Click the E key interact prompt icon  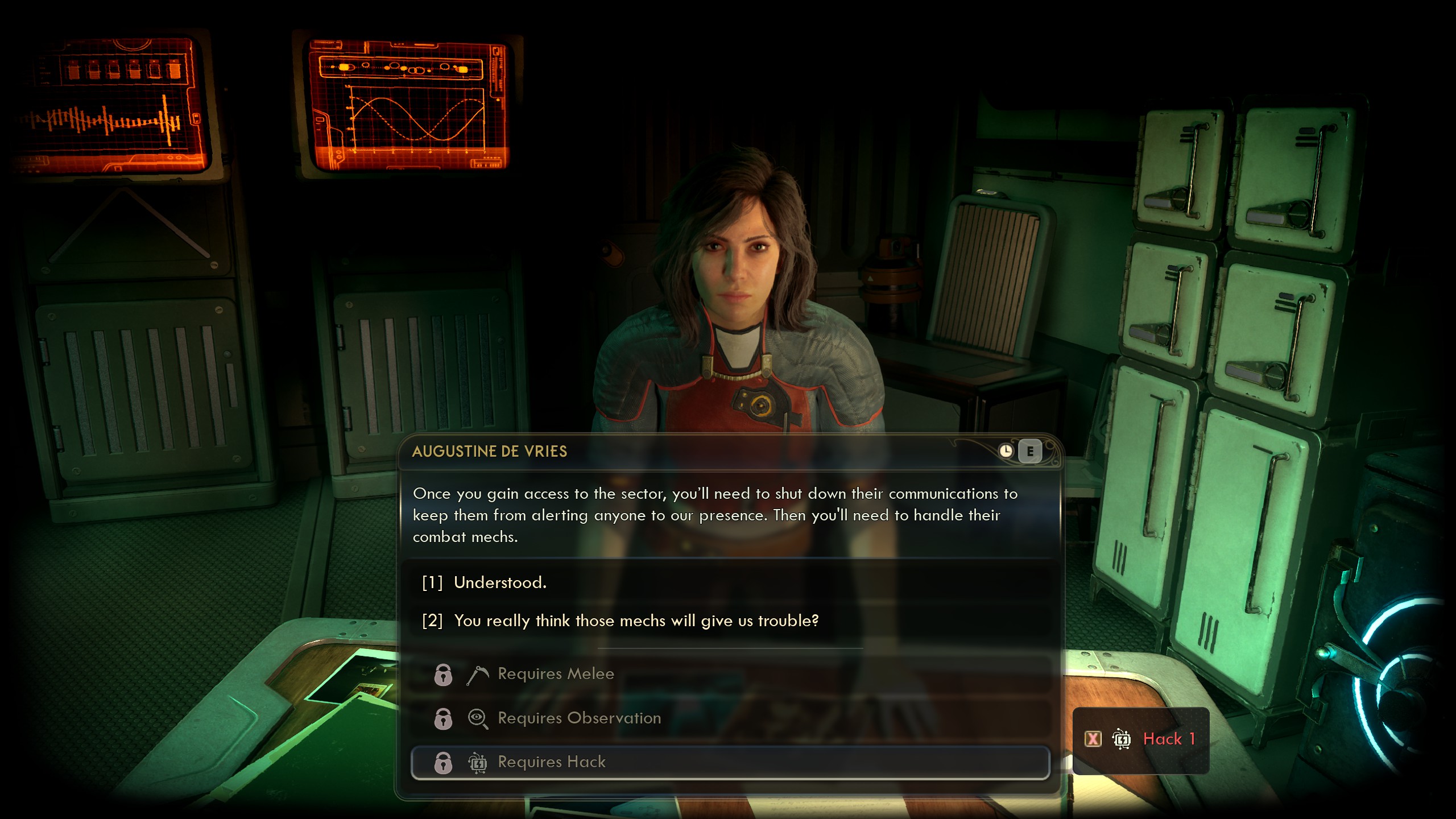[x=1031, y=451]
